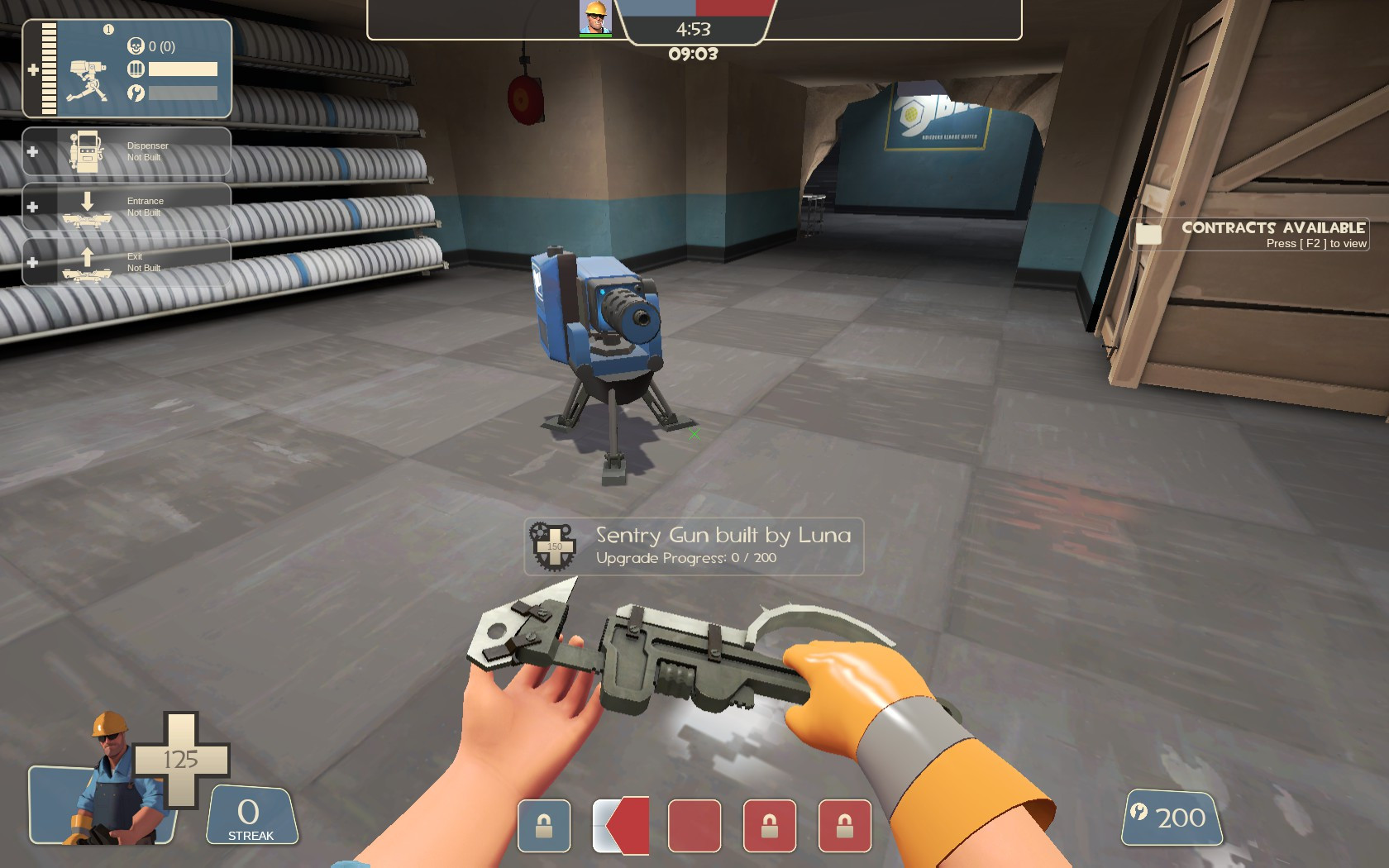The image size is (1389, 868).
Task: Click the Teleporter Exit arrow icon
Action: point(86,259)
